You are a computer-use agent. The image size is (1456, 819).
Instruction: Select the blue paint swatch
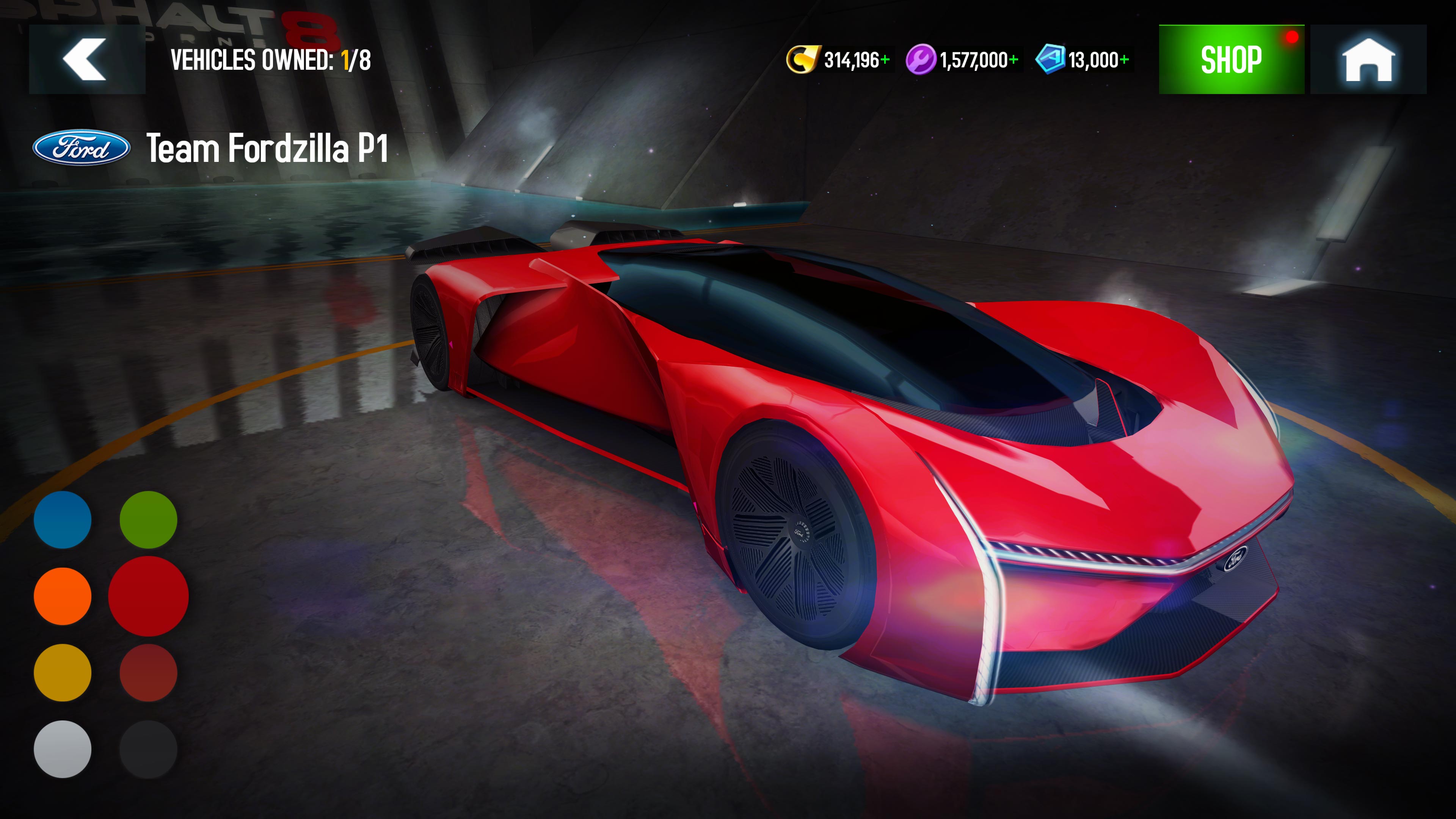pyautogui.click(x=62, y=519)
